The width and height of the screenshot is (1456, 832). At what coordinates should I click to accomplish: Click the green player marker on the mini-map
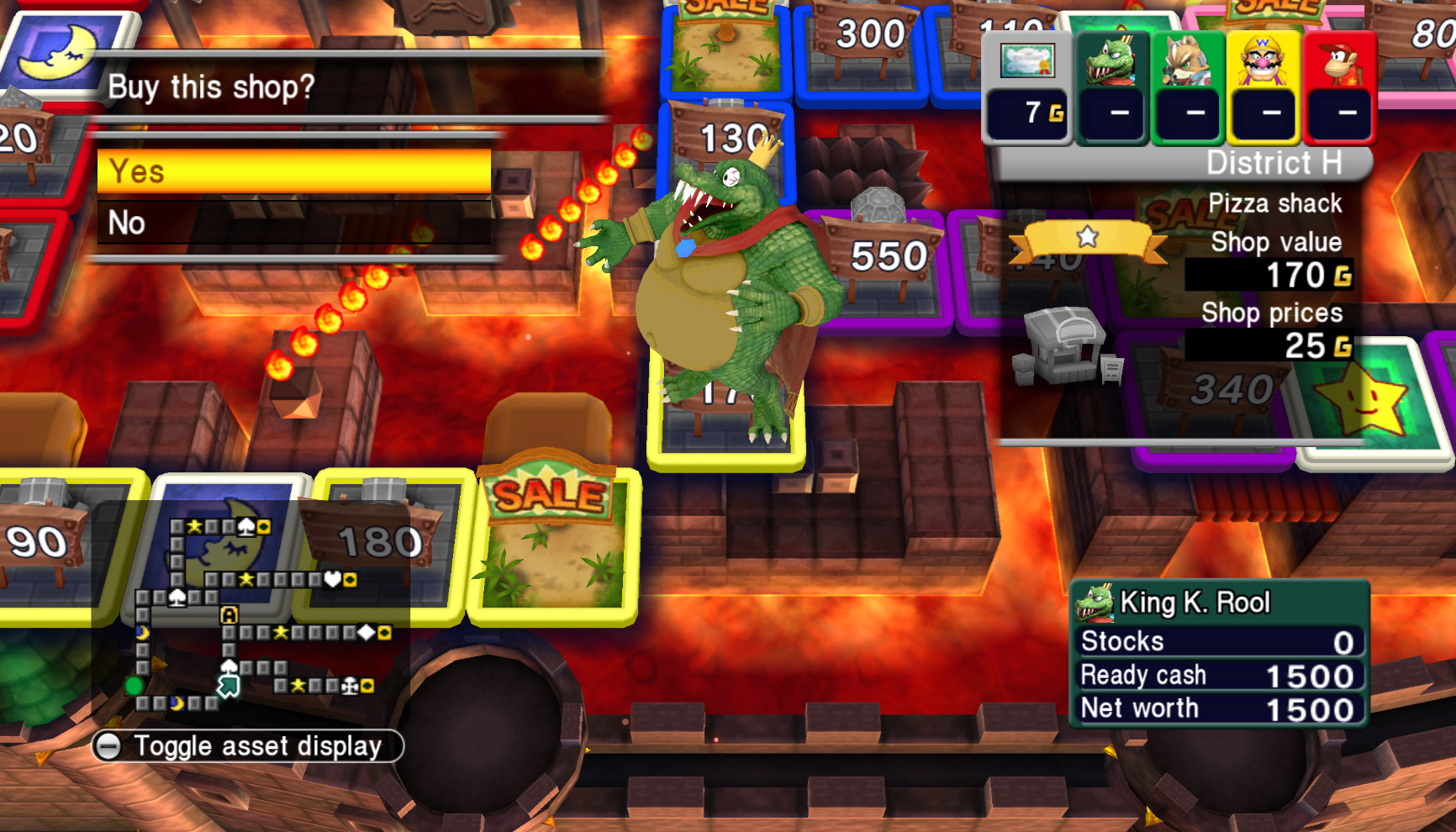[x=133, y=685]
